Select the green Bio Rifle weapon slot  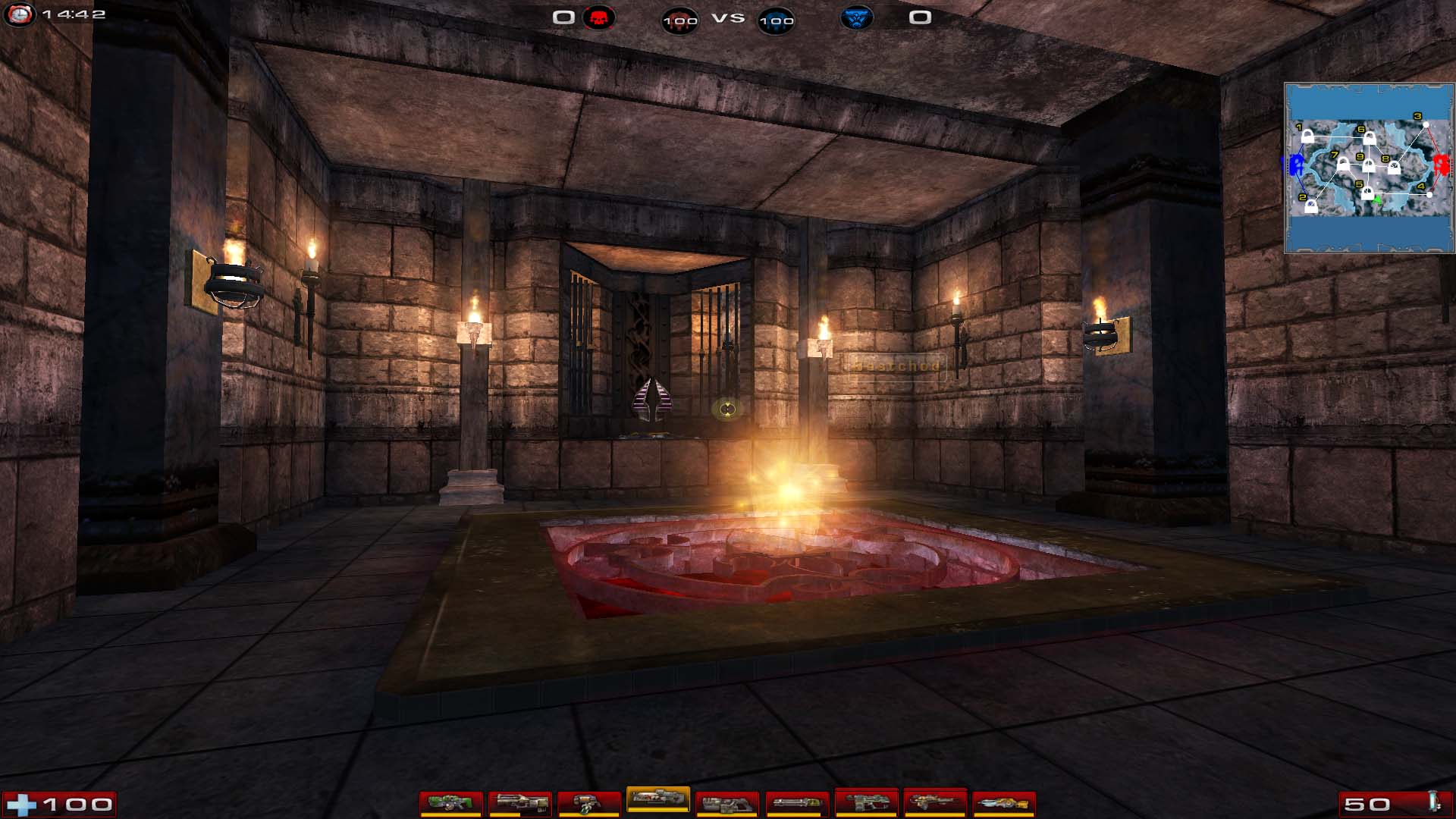(450, 802)
